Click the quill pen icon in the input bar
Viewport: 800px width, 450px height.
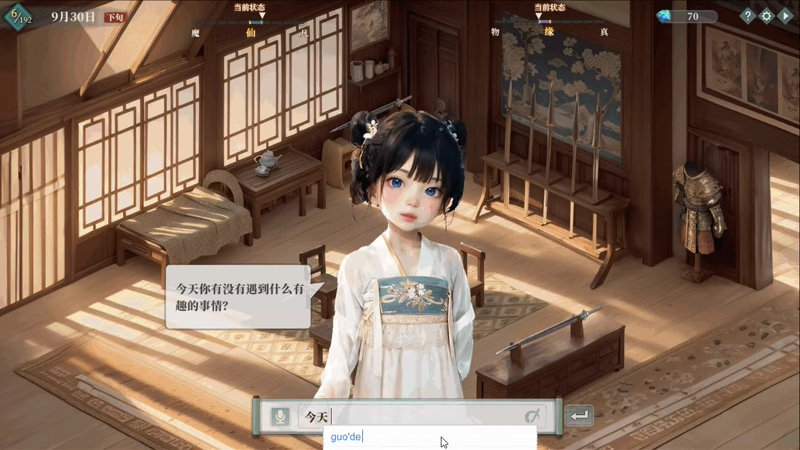pyautogui.click(x=533, y=416)
